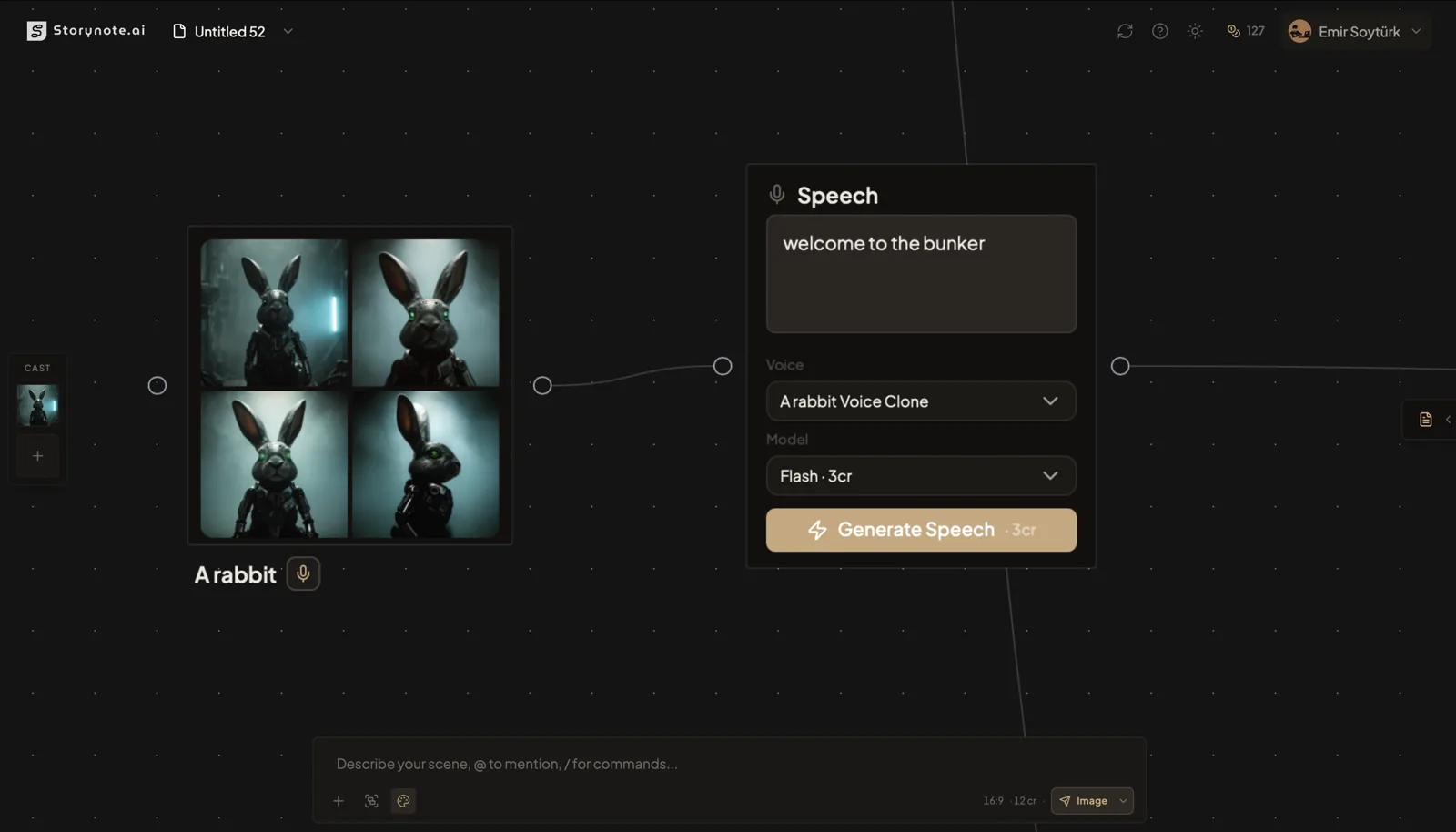
Task: Open the 'A rabbit Voice Clone' voice dropdown
Action: click(x=920, y=401)
